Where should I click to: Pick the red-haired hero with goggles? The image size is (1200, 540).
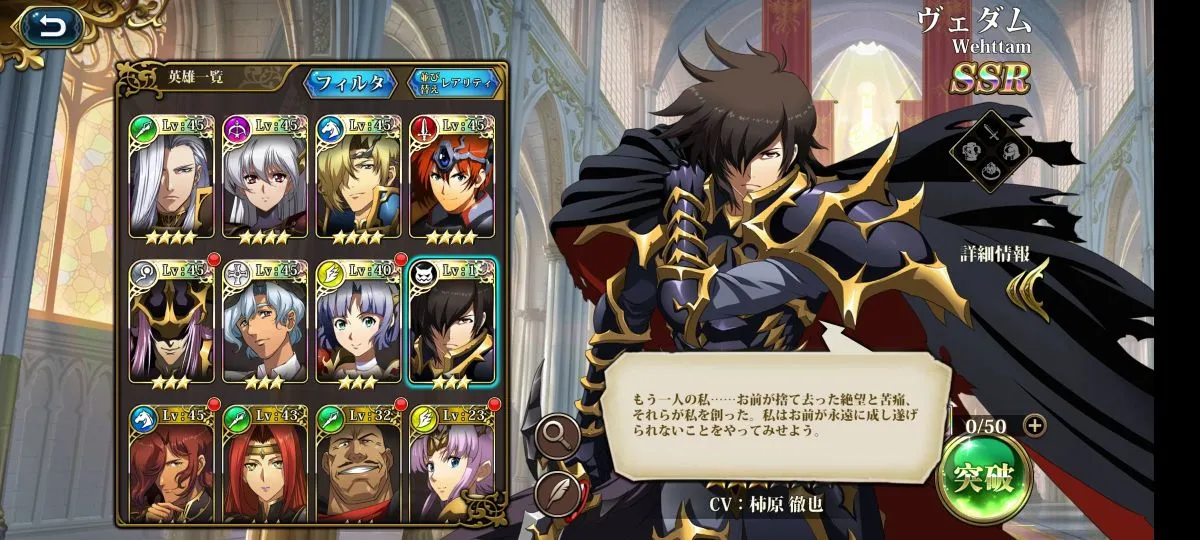point(451,177)
